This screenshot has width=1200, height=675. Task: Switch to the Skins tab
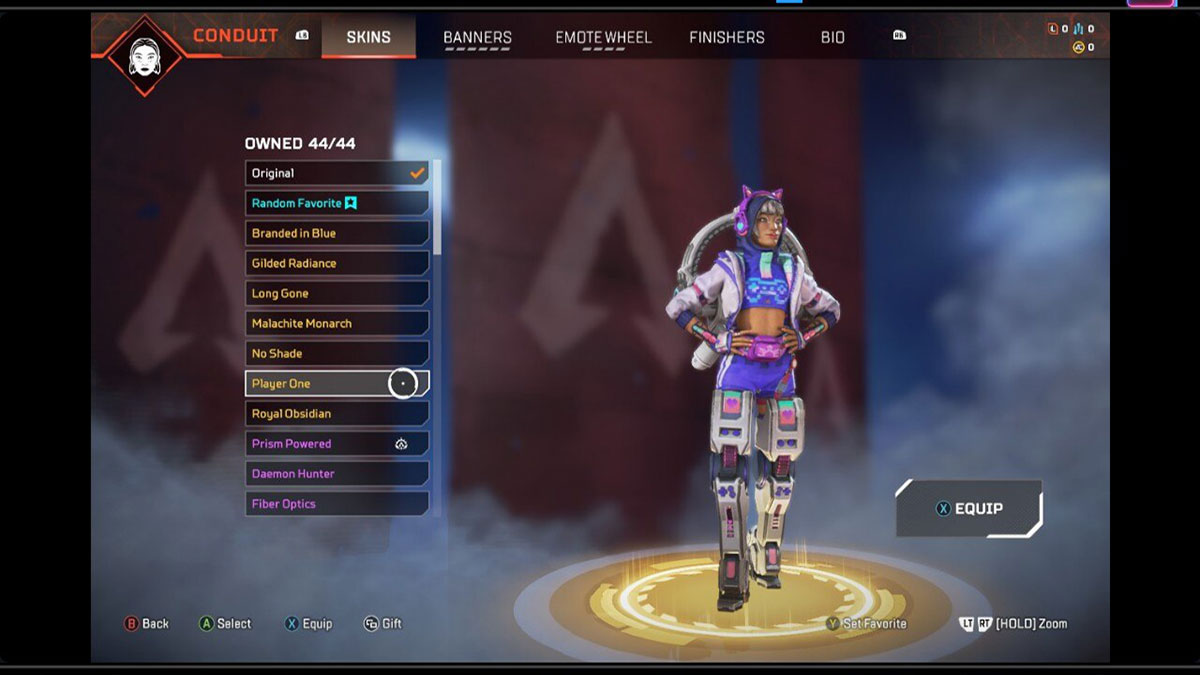point(368,37)
